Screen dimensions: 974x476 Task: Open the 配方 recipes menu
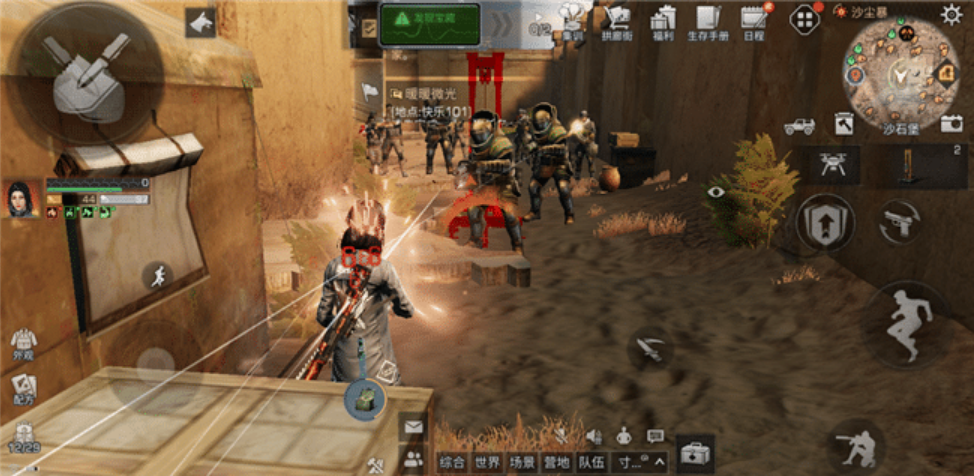tap(24, 390)
